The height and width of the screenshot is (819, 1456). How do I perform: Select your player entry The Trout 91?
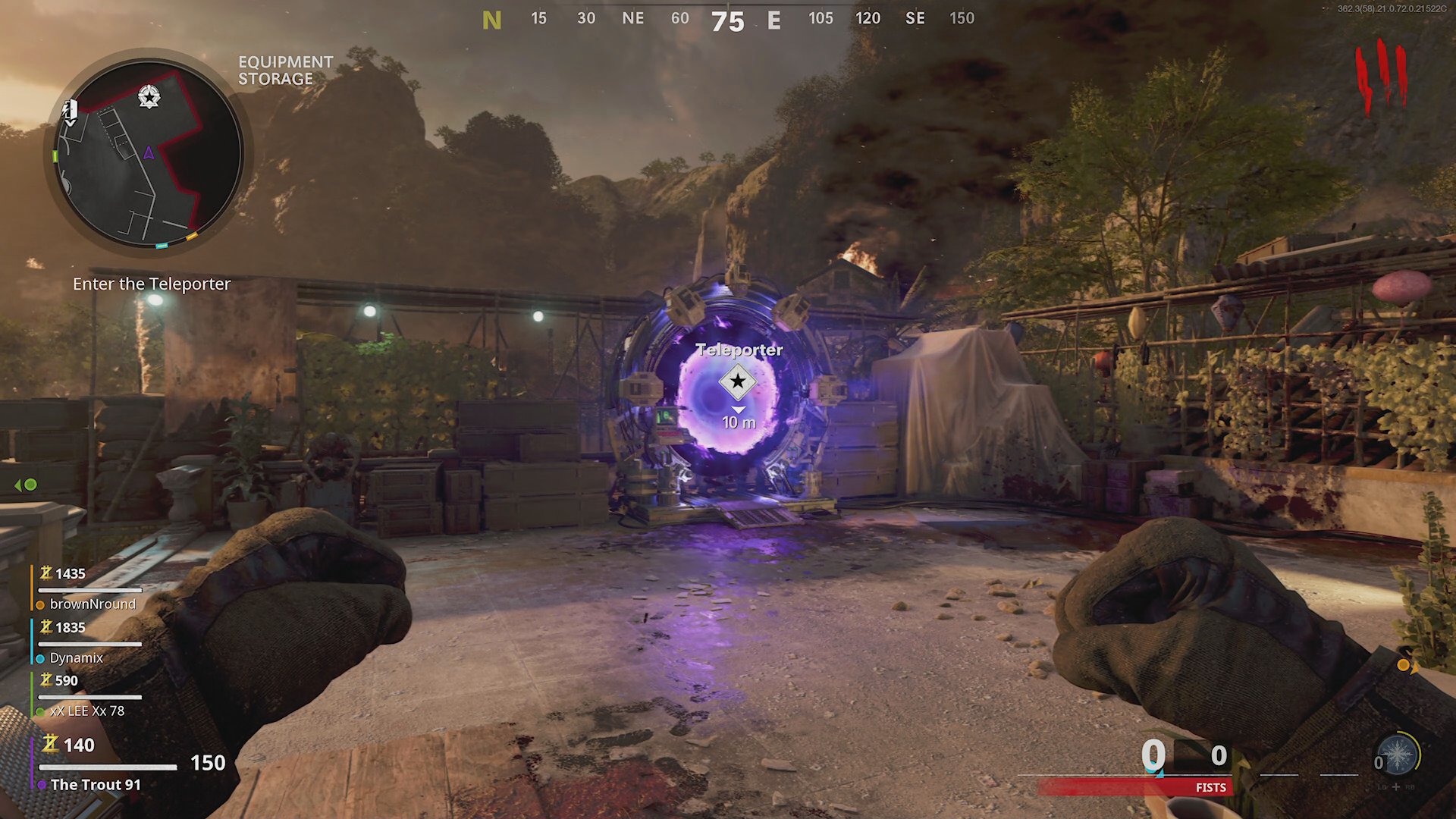[96, 785]
